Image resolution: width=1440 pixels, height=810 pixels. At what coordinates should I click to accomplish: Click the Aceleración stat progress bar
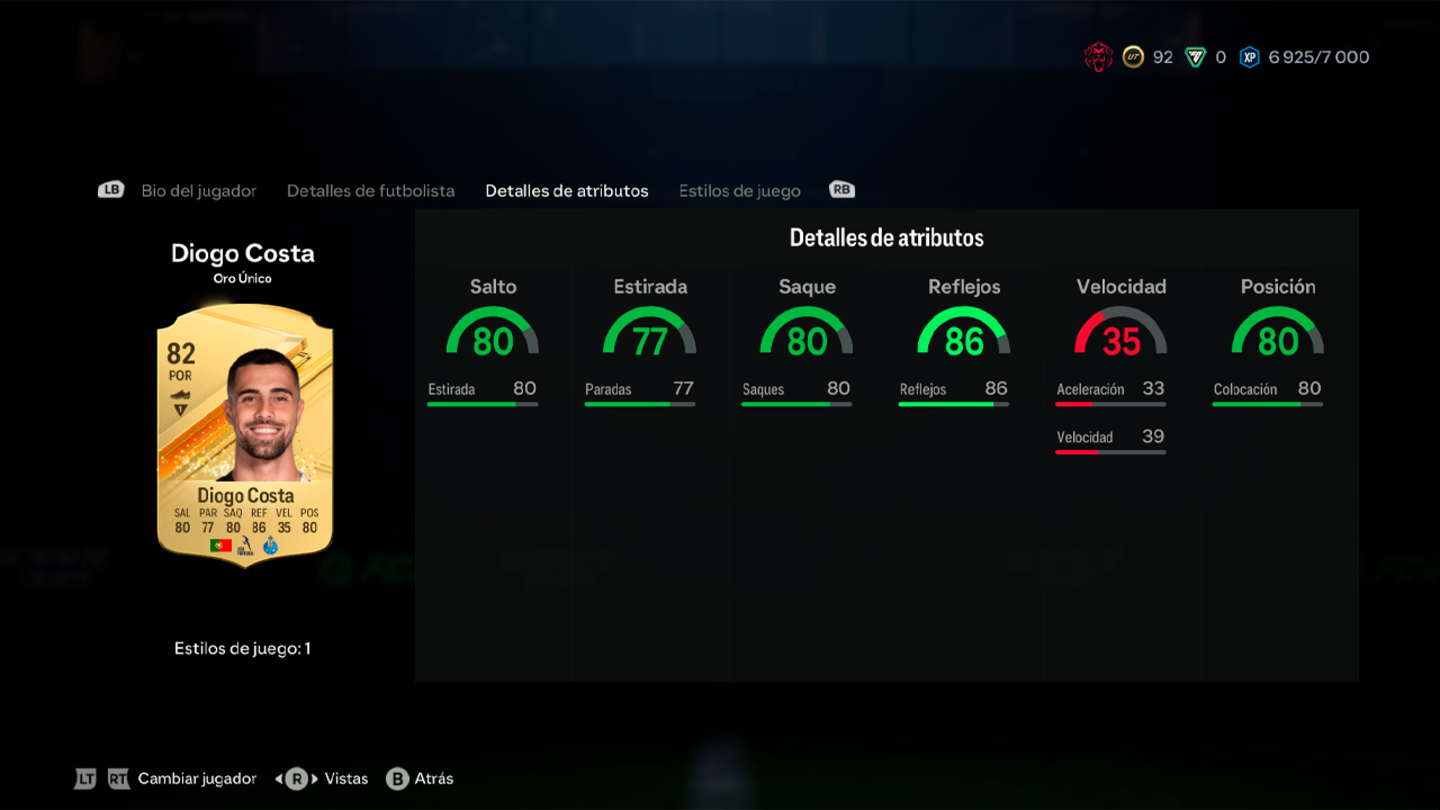click(x=1110, y=402)
